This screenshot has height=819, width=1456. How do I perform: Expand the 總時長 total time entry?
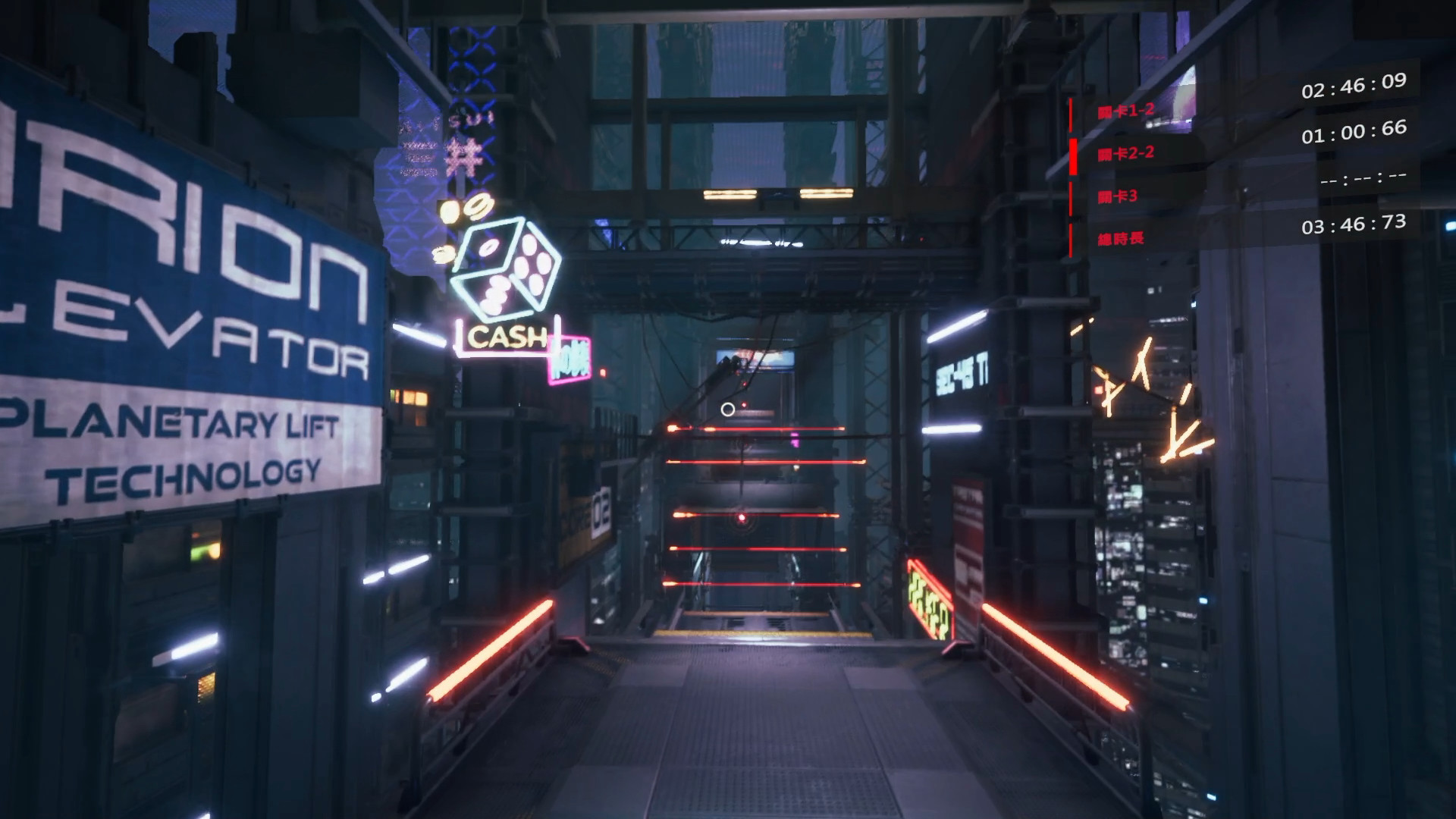point(1122,237)
